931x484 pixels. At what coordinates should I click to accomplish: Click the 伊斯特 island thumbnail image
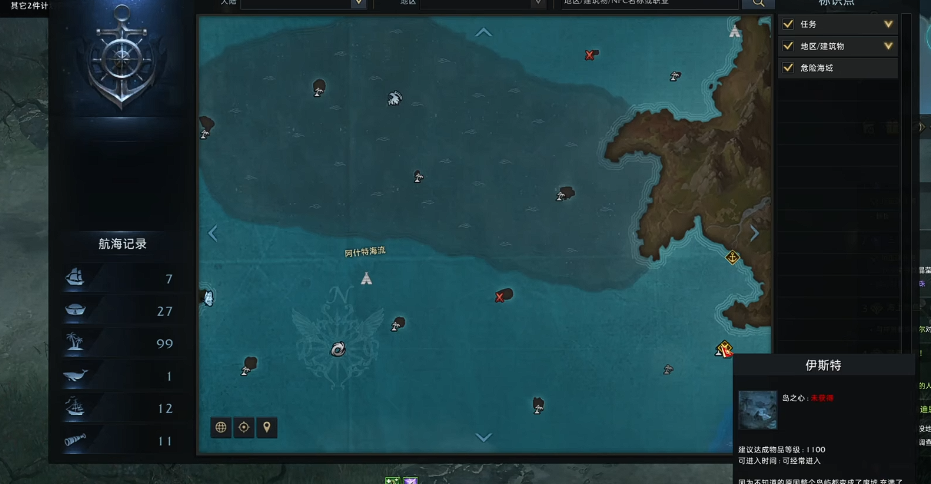tap(757, 410)
